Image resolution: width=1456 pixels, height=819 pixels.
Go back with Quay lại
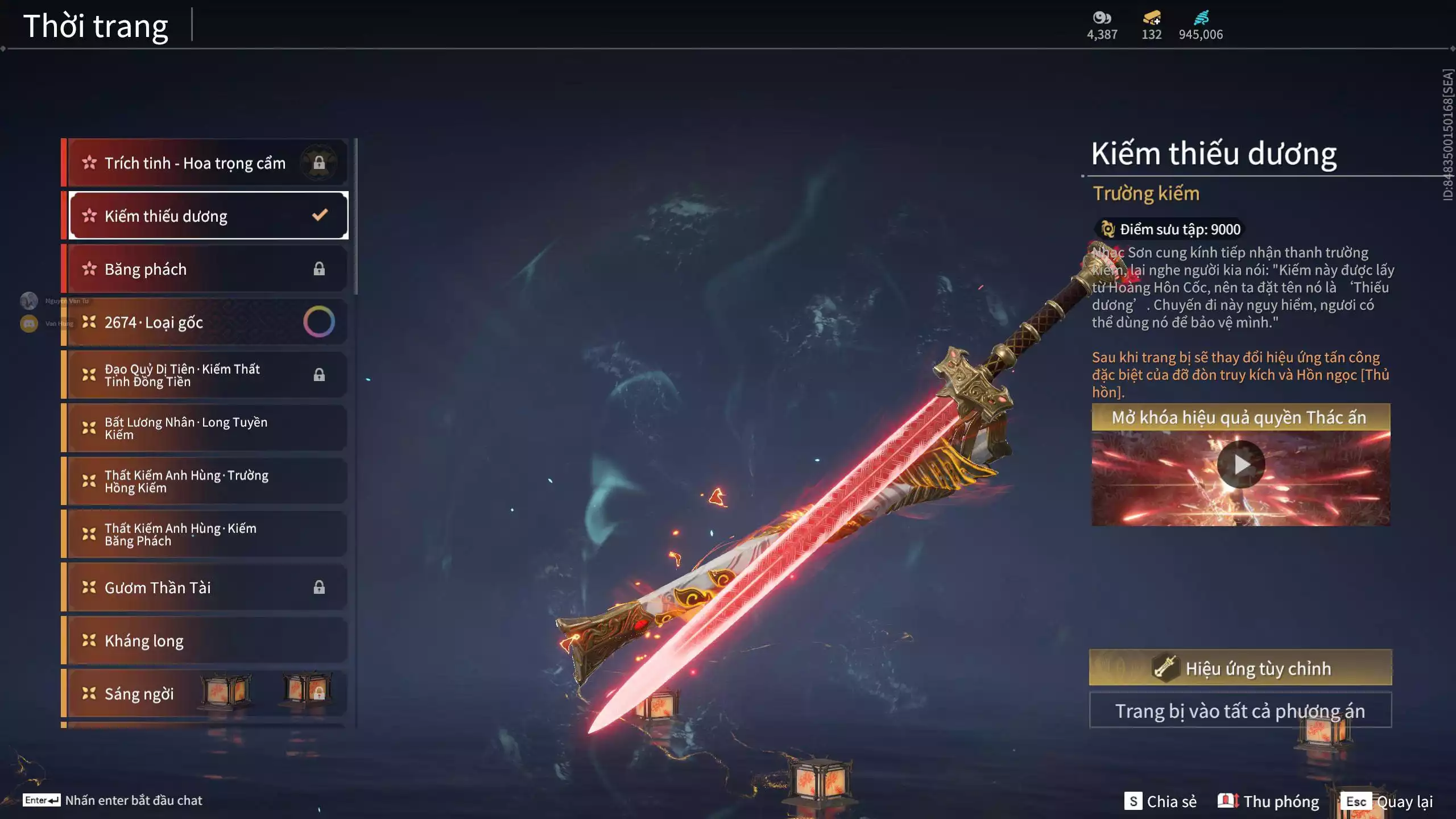(1388, 801)
